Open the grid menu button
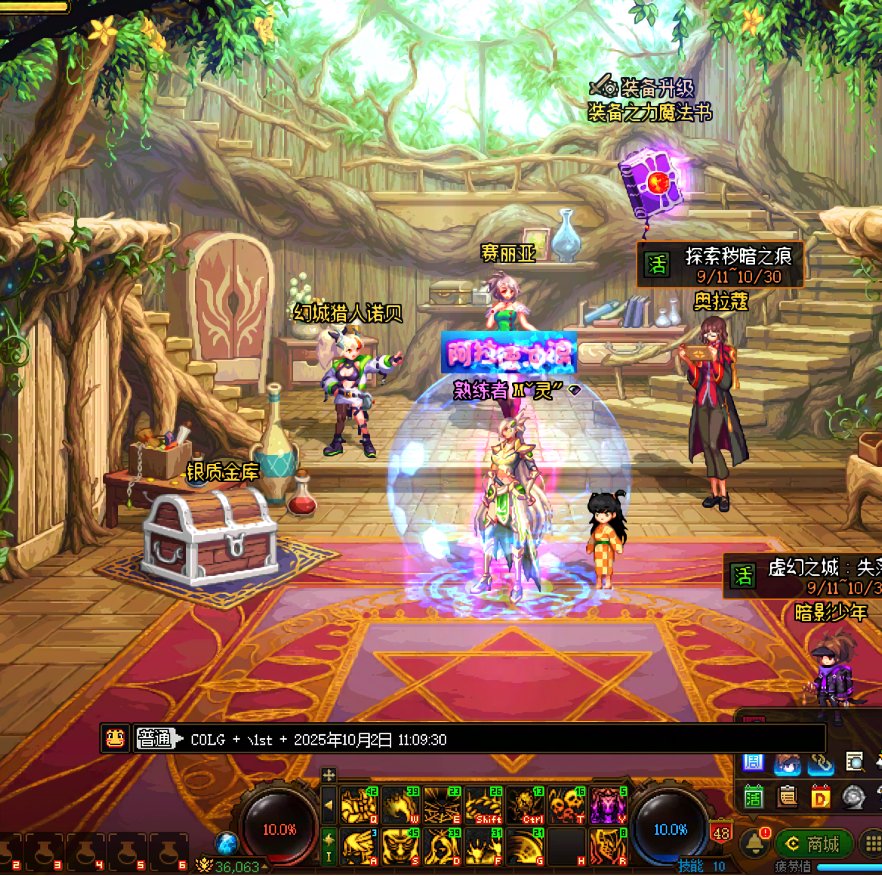This screenshot has width=882, height=876. pos(871,843)
